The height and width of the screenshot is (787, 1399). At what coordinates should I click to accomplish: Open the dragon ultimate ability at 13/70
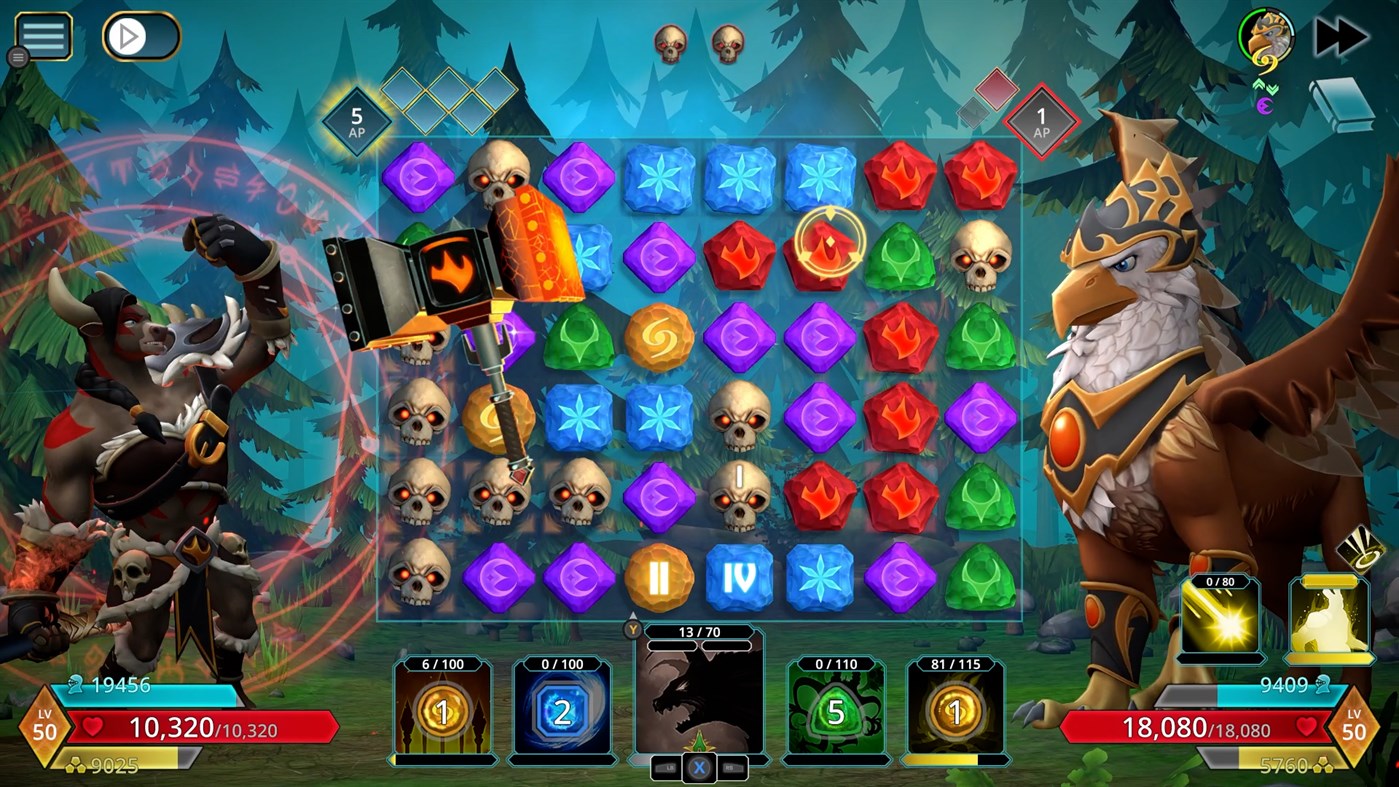[x=700, y=700]
